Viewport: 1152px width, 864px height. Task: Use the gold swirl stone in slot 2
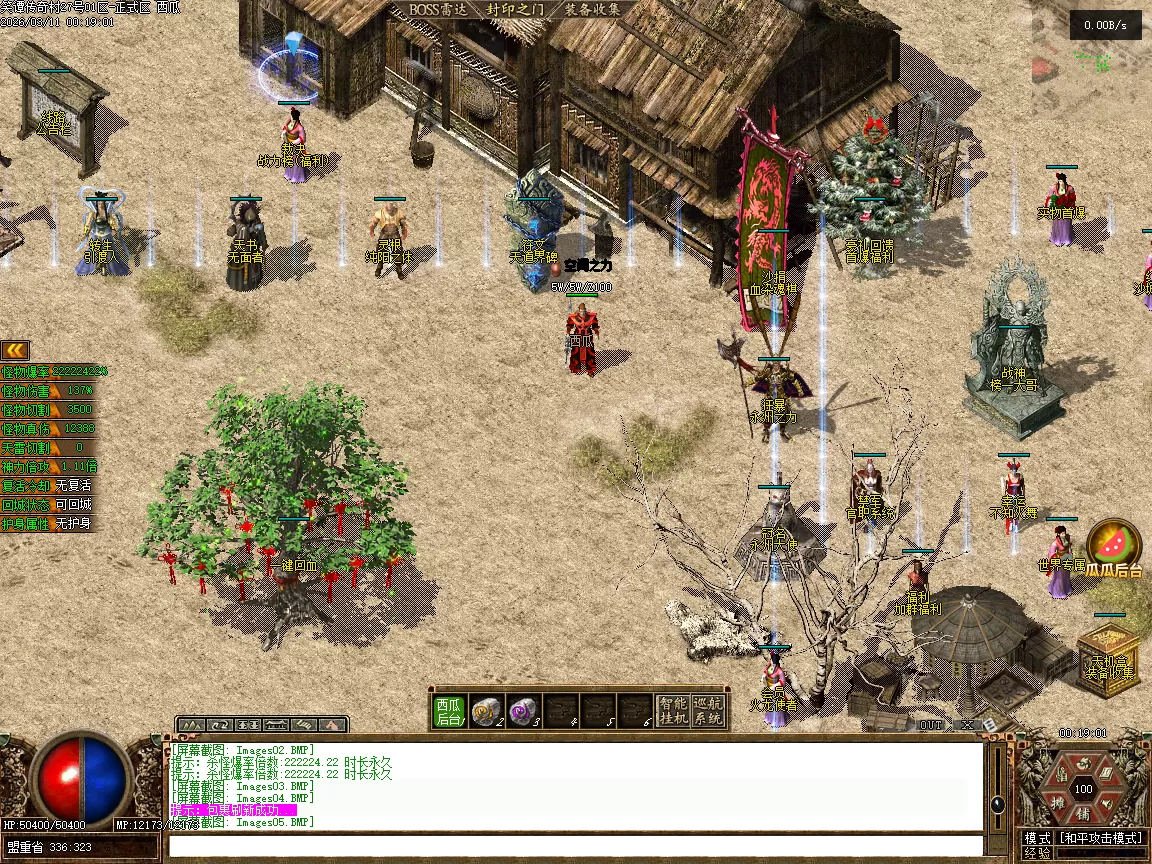click(487, 711)
